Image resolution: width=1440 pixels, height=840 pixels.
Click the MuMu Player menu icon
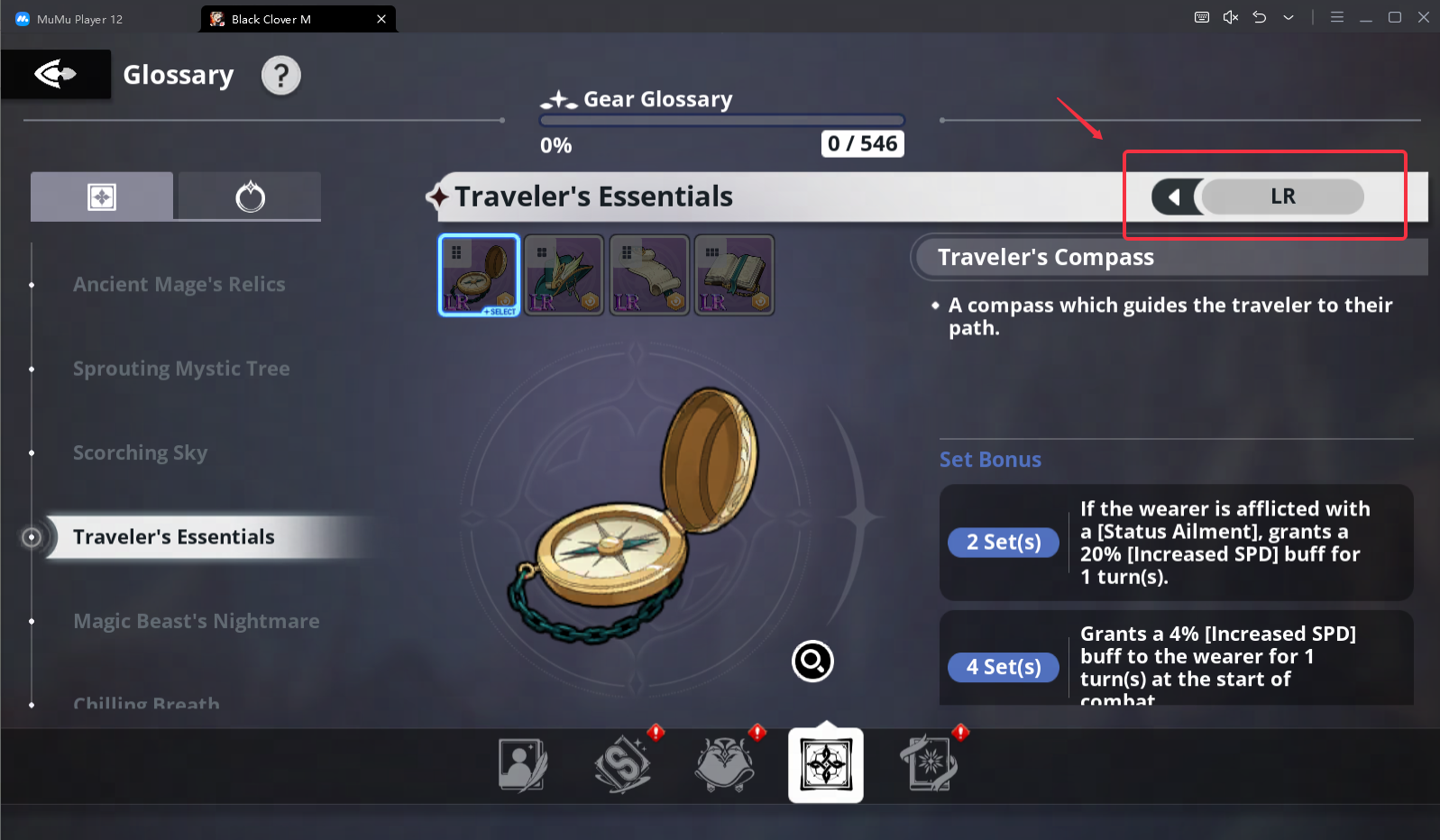click(1337, 16)
